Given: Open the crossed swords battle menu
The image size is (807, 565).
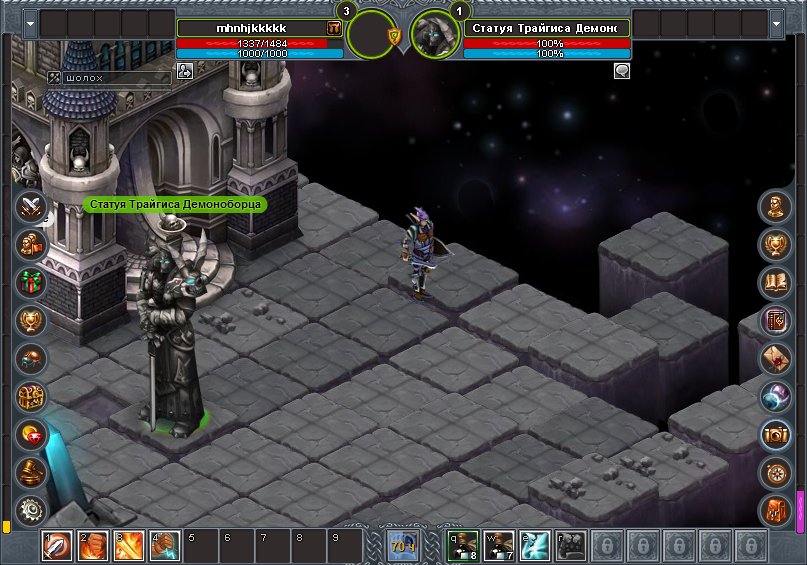Looking at the screenshot, I should tap(32, 207).
